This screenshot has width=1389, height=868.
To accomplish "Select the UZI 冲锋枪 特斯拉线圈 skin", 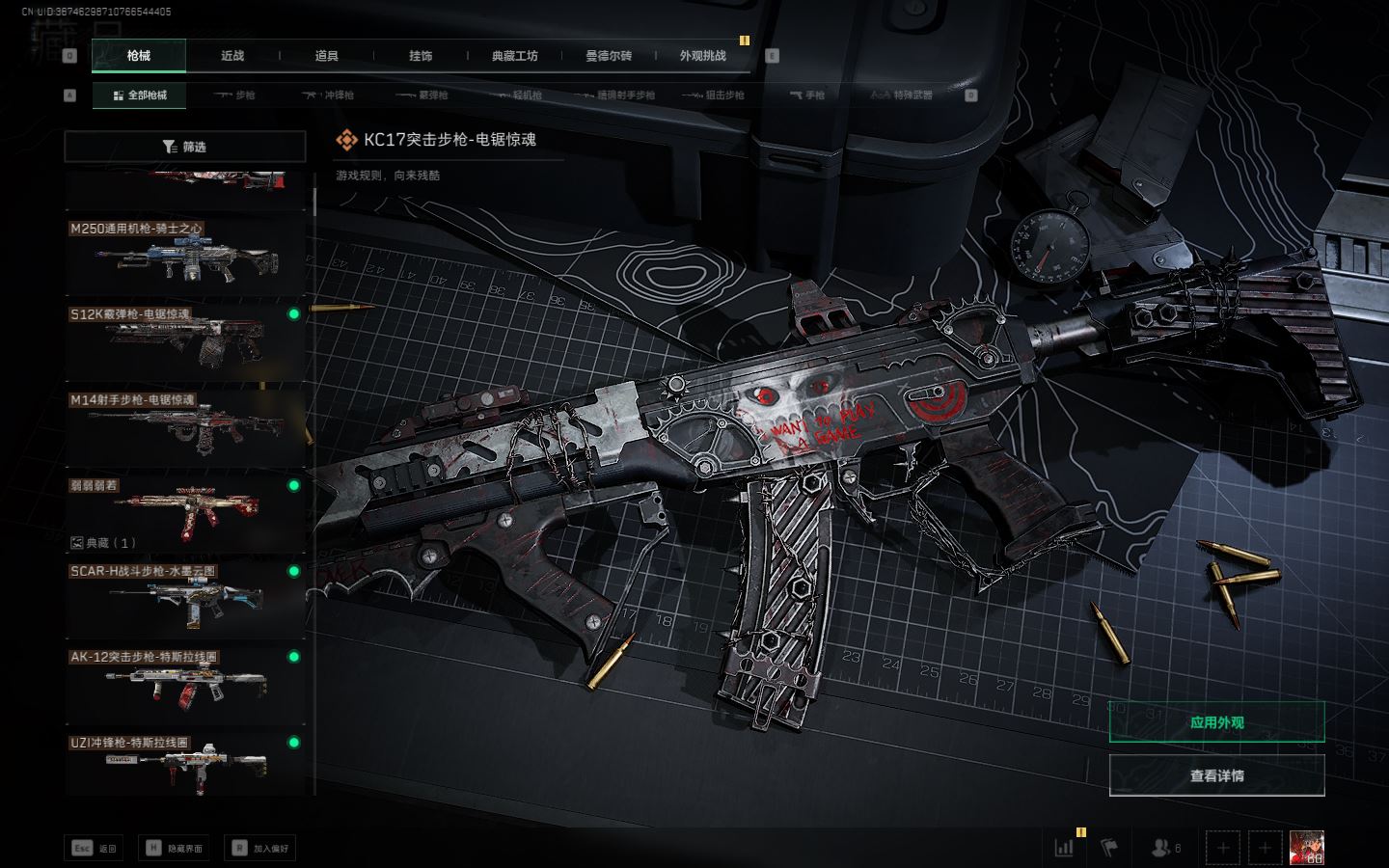I will pos(185,766).
